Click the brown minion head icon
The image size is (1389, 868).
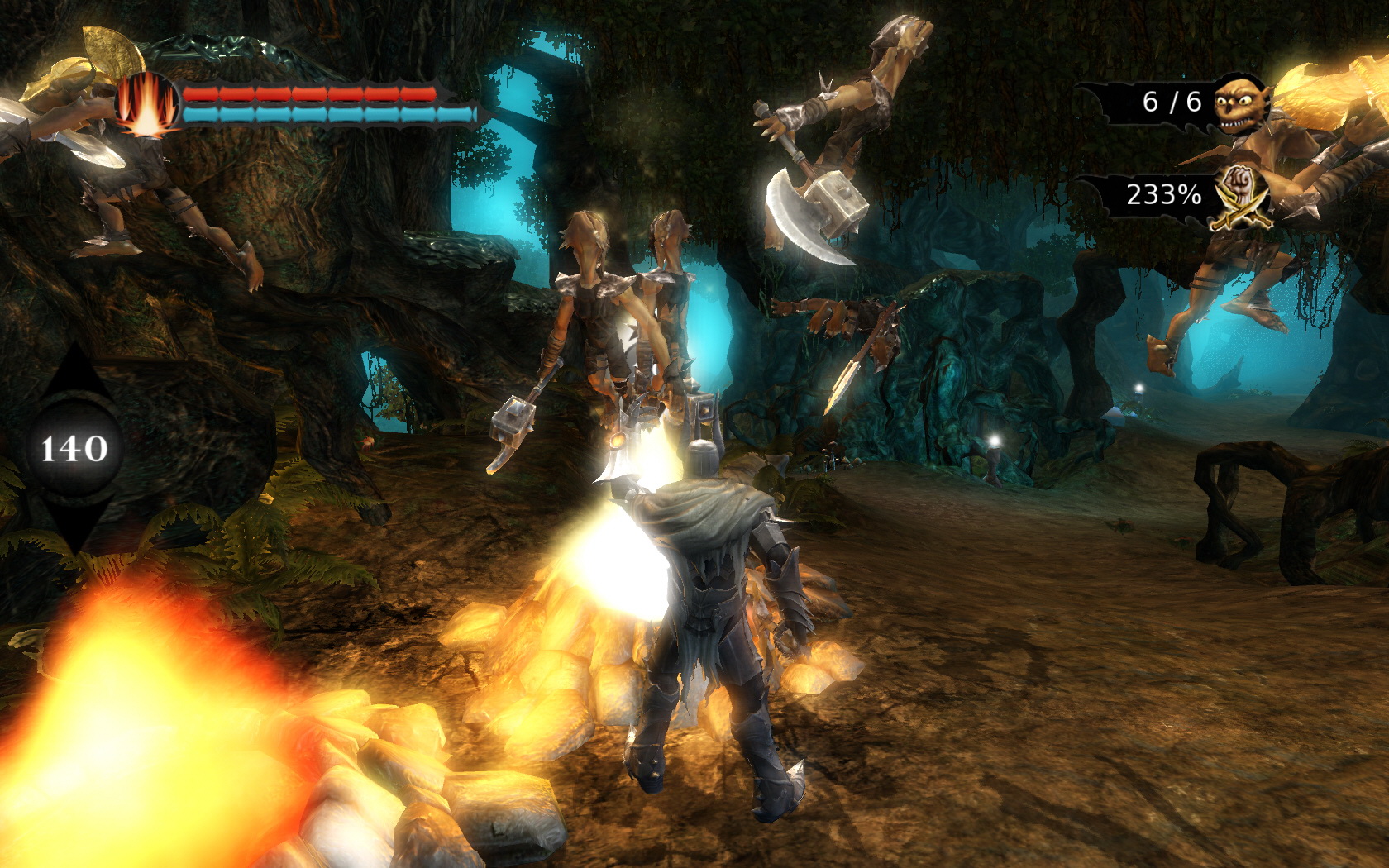(x=1241, y=103)
